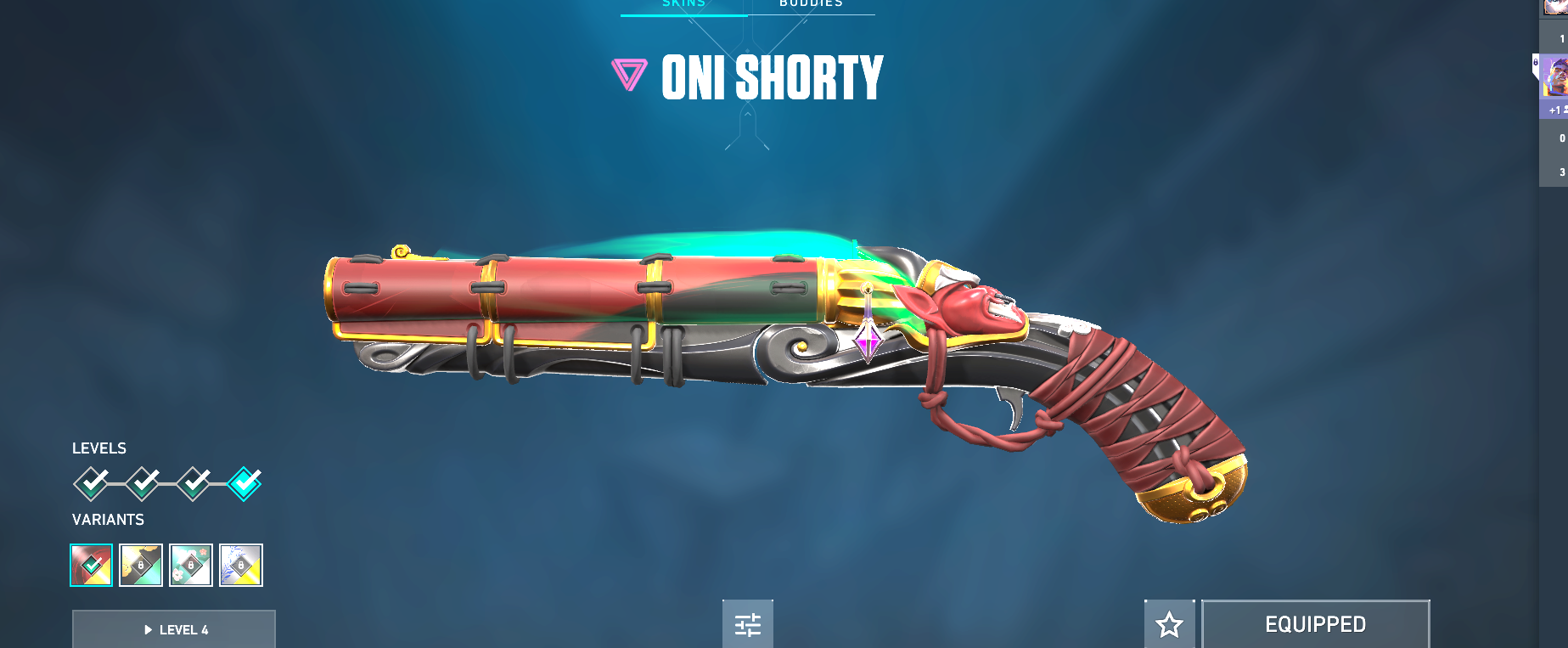Viewport: 1568px width, 648px height.
Task: Play the Level 4 preview video
Action: click(174, 629)
